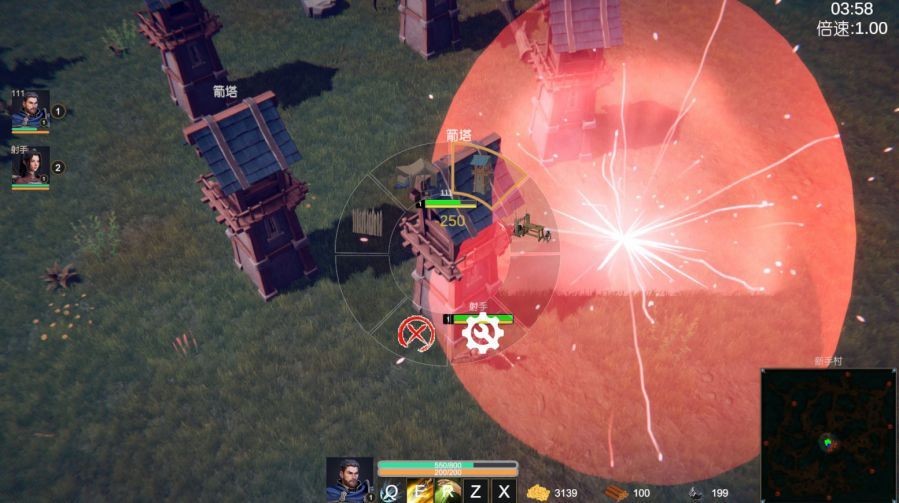The height and width of the screenshot is (503, 899).
Task: Activate the Q skill icon
Action: 391,491
